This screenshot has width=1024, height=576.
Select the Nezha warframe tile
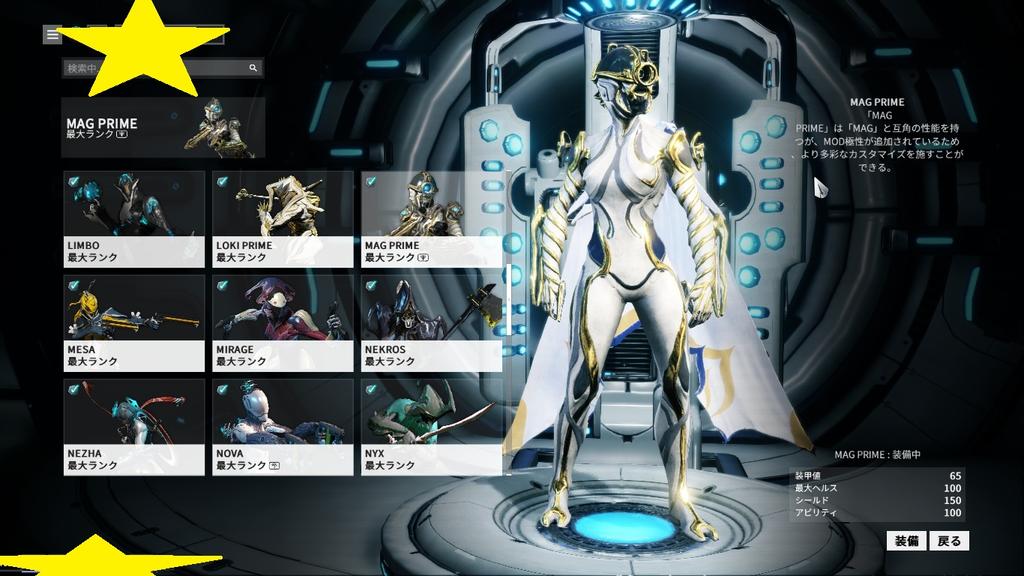pos(134,426)
